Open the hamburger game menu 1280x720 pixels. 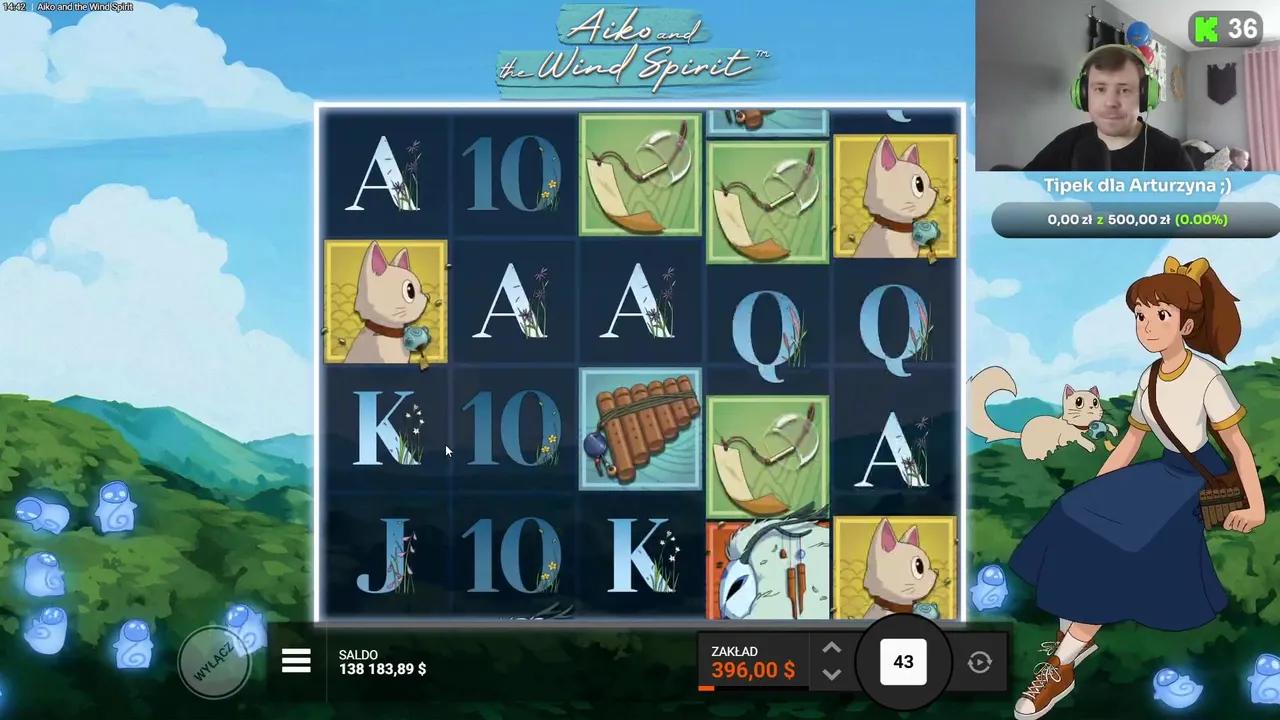[296, 660]
